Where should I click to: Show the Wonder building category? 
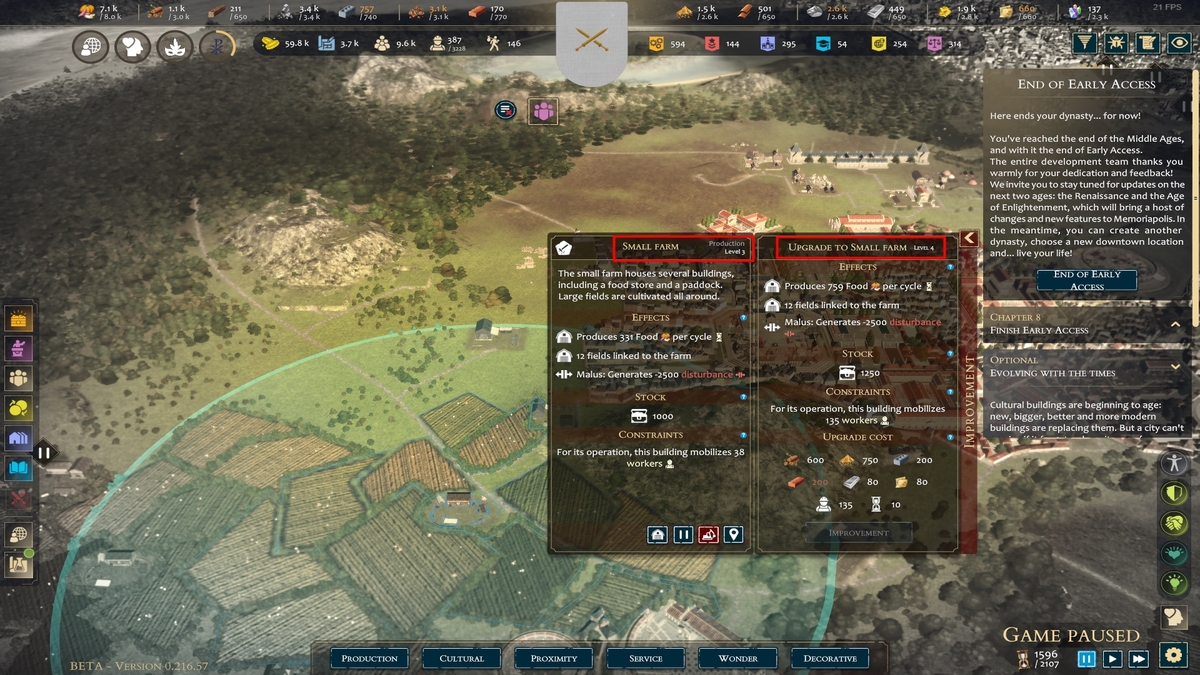(738, 658)
